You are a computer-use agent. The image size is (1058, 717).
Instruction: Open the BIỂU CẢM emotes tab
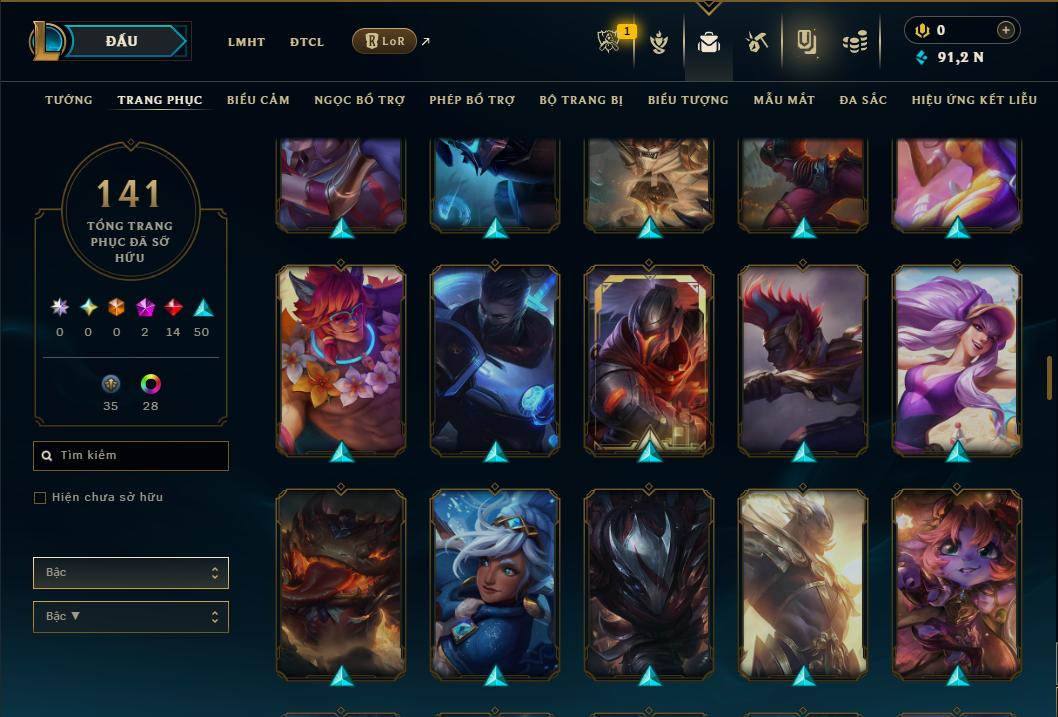point(258,100)
